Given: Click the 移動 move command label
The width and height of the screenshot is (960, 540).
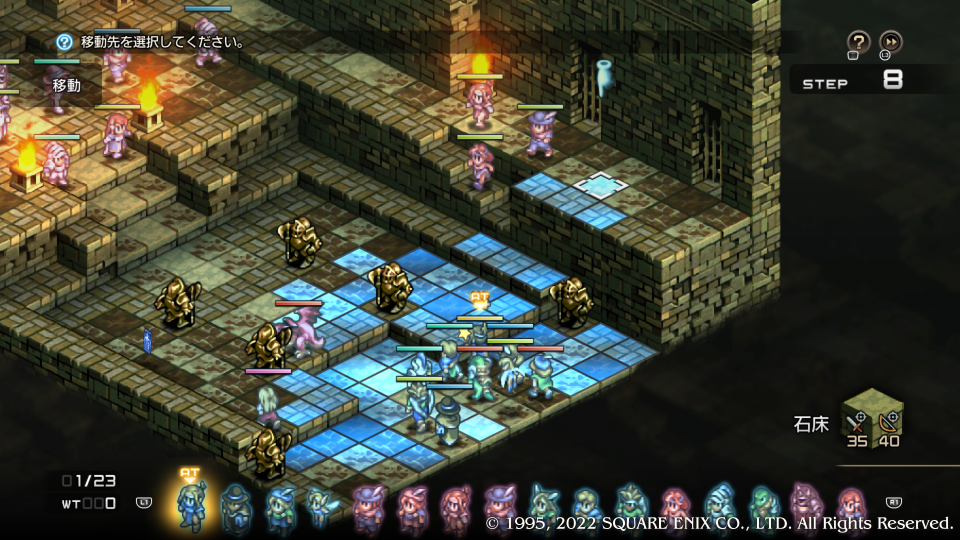Looking at the screenshot, I should pyautogui.click(x=67, y=86).
